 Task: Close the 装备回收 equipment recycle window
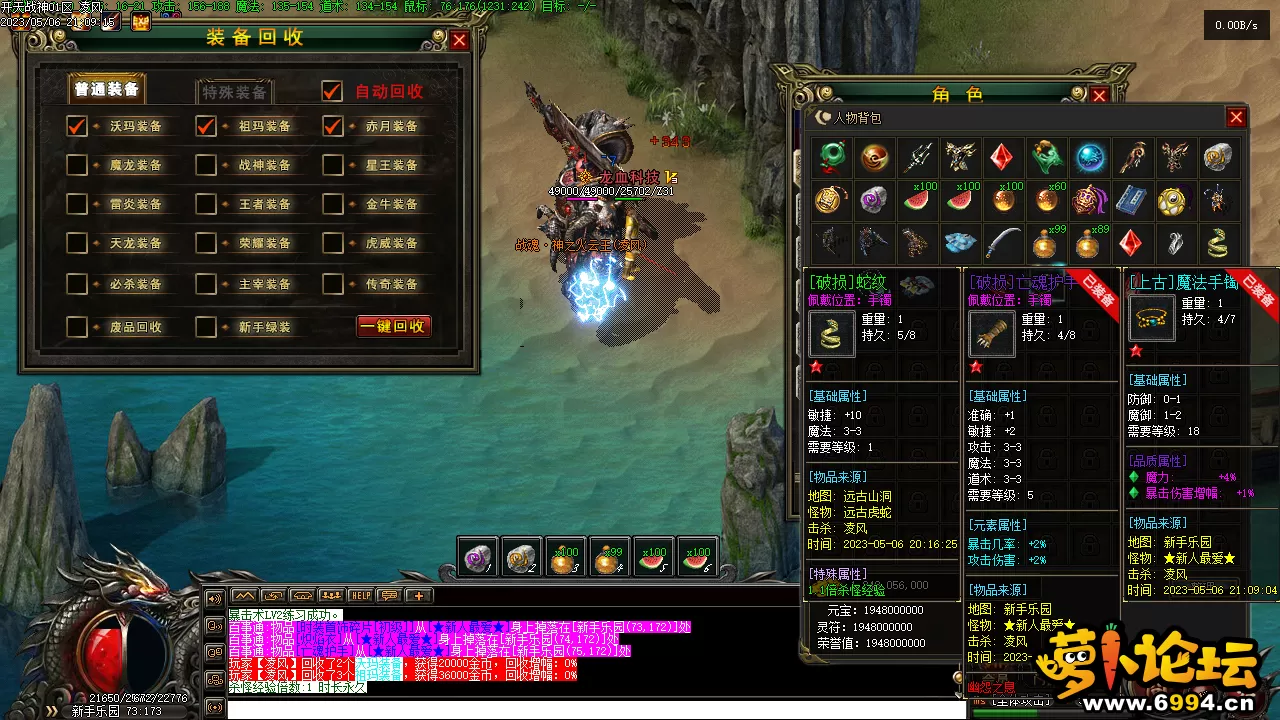pyautogui.click(x=459, y=40)
